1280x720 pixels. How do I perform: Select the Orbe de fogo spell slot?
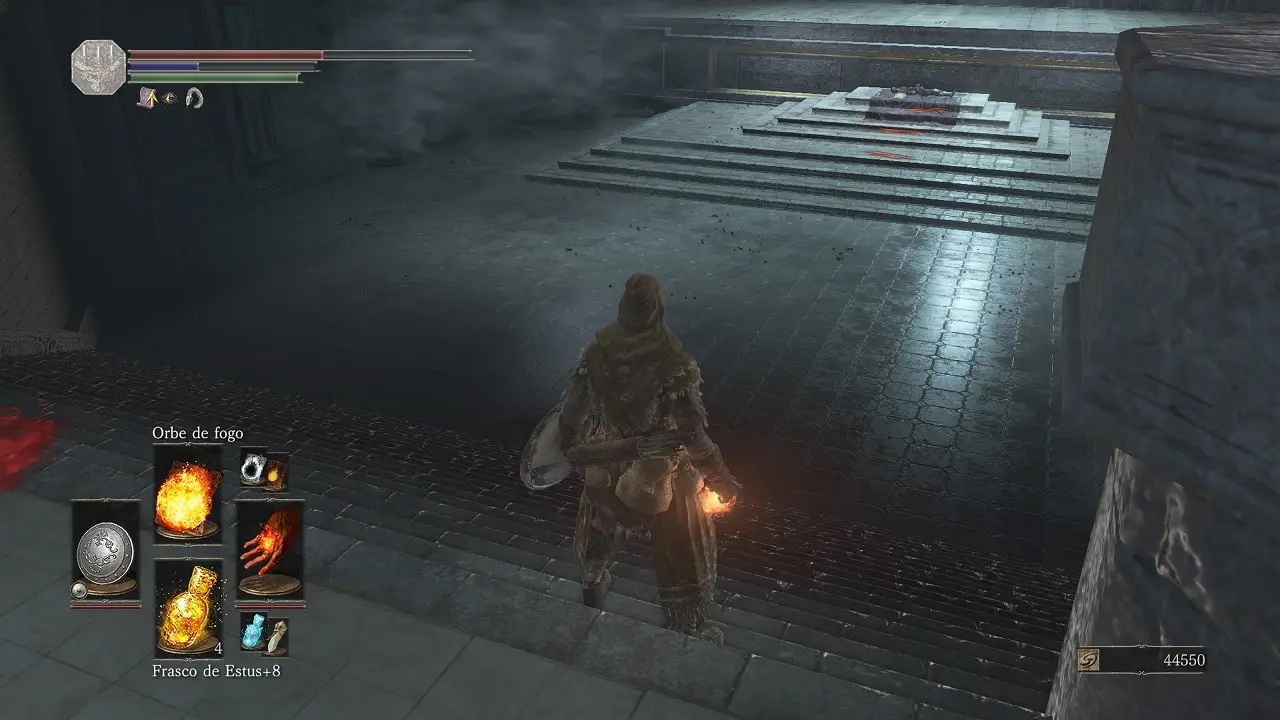(188, 494)
